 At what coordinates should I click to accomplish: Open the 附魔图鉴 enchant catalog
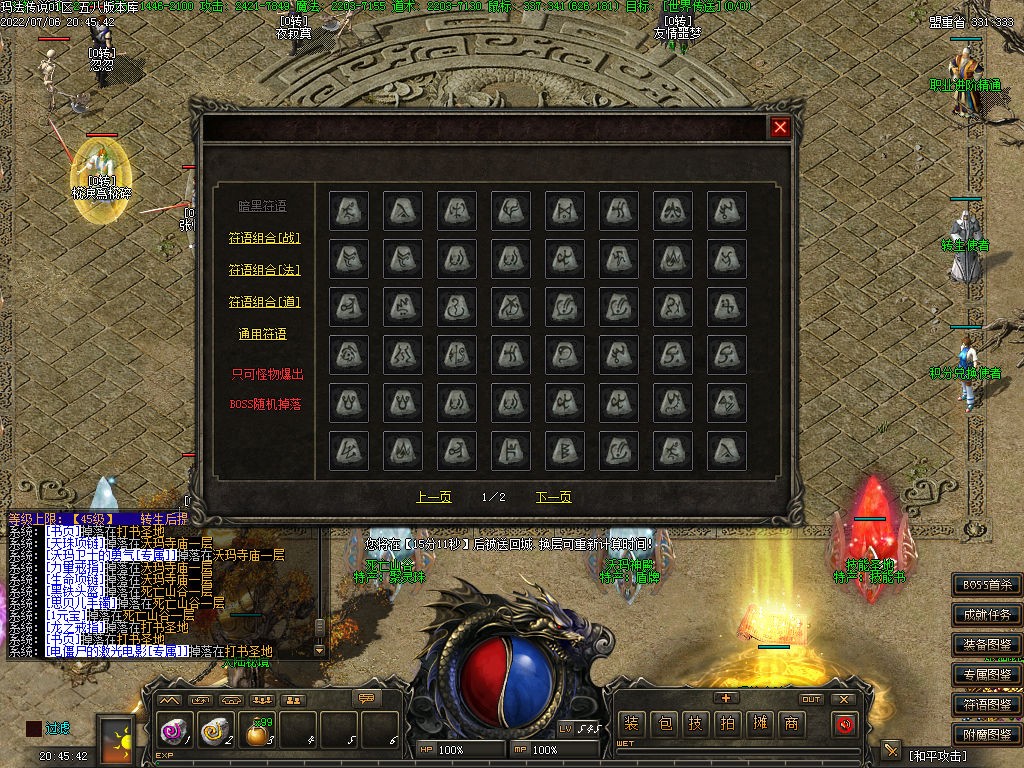point(987,734)
